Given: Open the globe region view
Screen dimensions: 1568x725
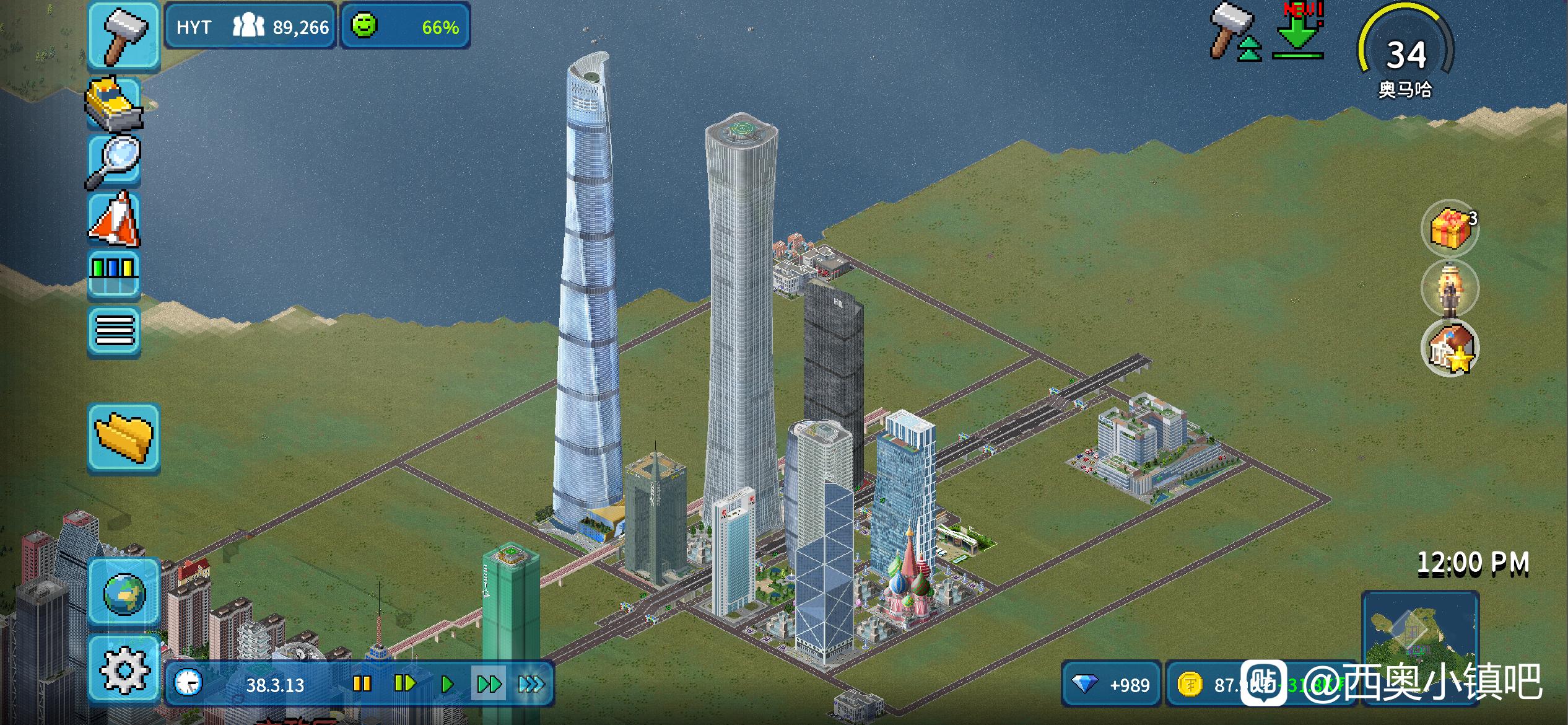Looking at the screenshot, I should pos(124,592).
